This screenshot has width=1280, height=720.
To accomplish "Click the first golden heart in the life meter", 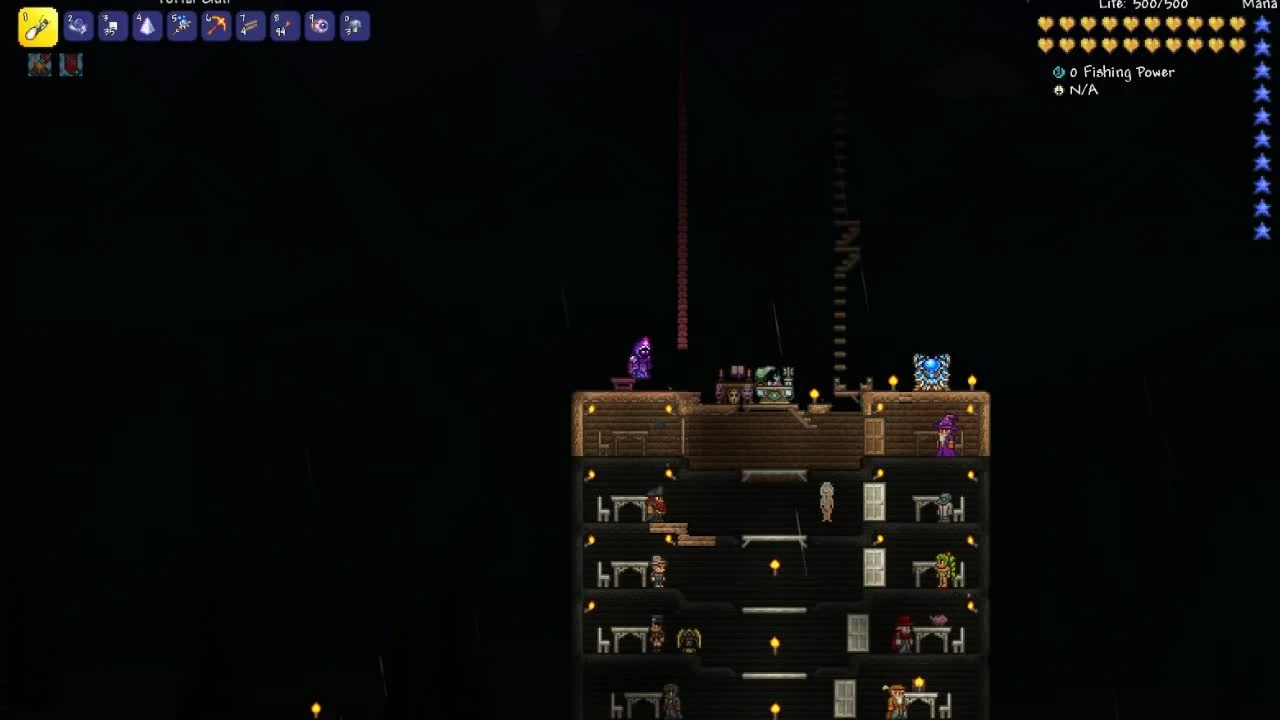I will [x=1046, y=22].
